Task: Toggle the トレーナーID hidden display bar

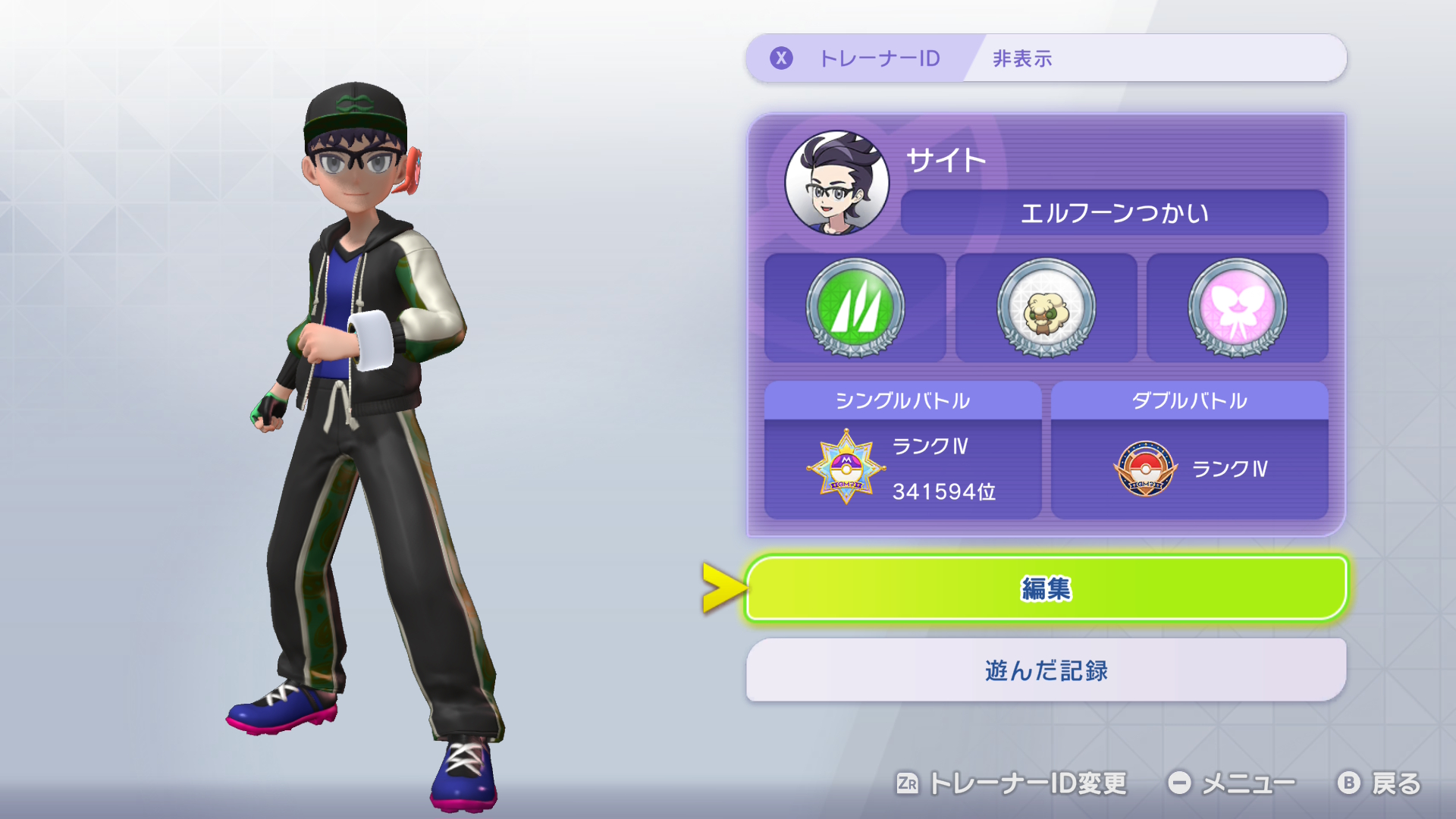Action: tap(1046, 58)
